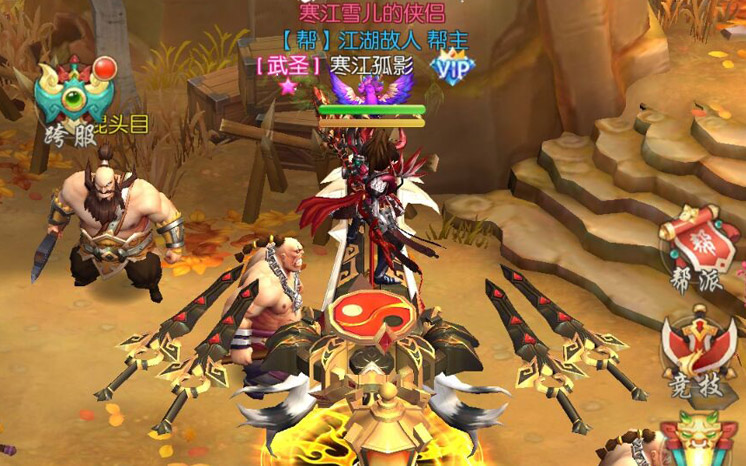Tap the green-faced mask icon below 竞技

click(x=698, y=440)
